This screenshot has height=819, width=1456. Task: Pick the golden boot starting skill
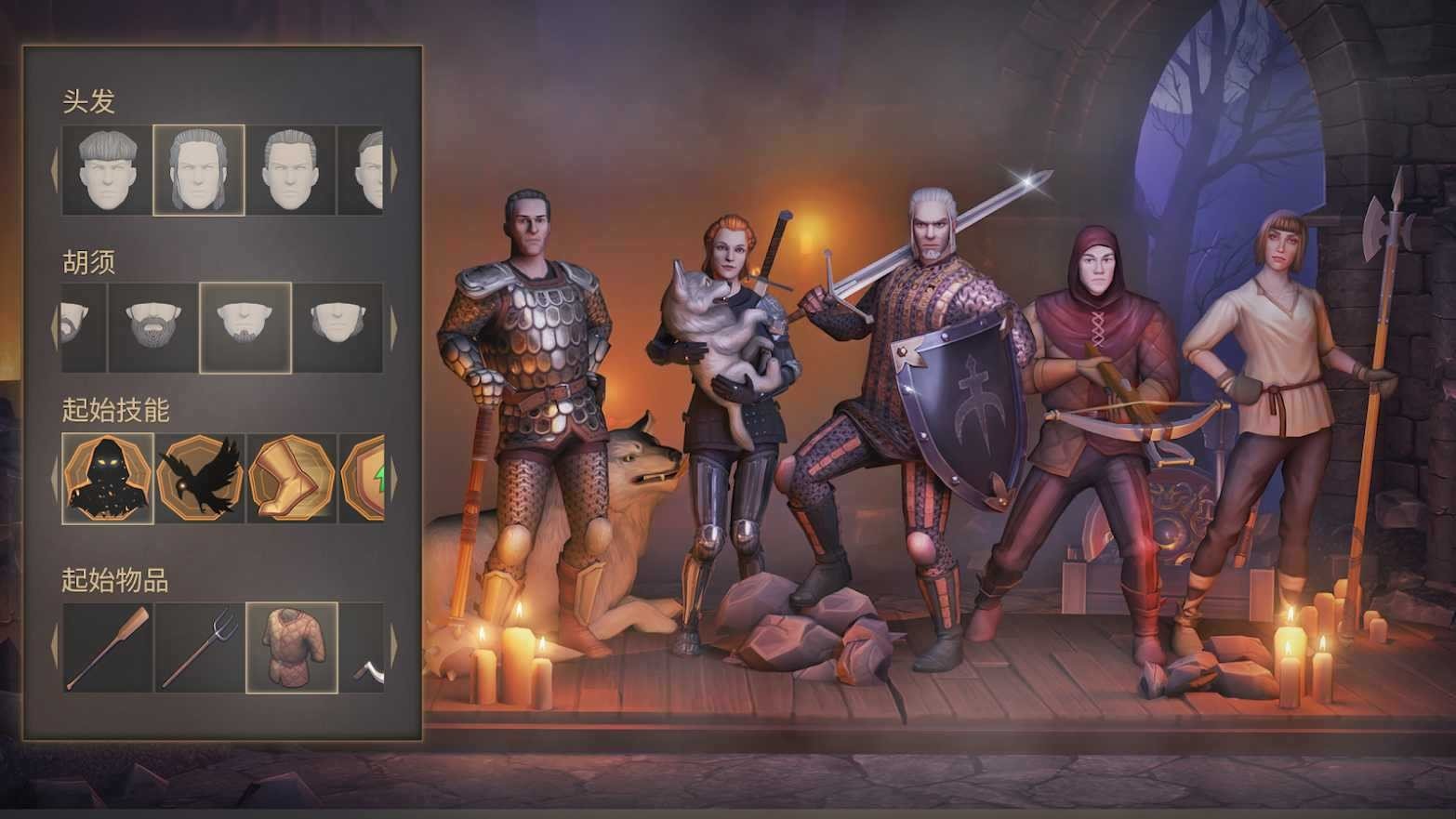point(290,478)
